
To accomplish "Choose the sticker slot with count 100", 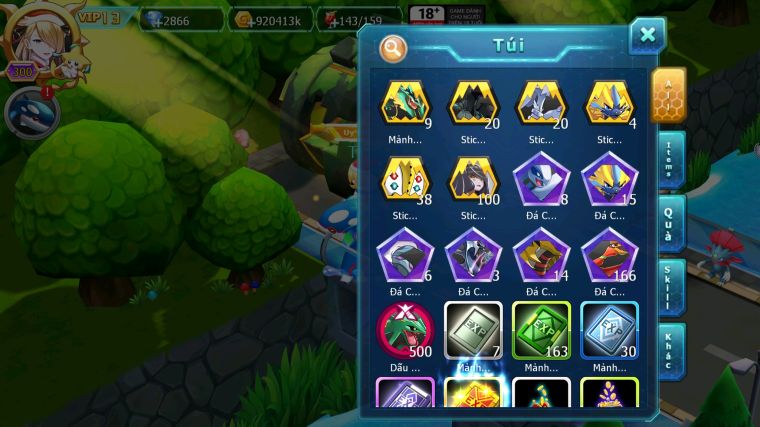I will 473,180.
